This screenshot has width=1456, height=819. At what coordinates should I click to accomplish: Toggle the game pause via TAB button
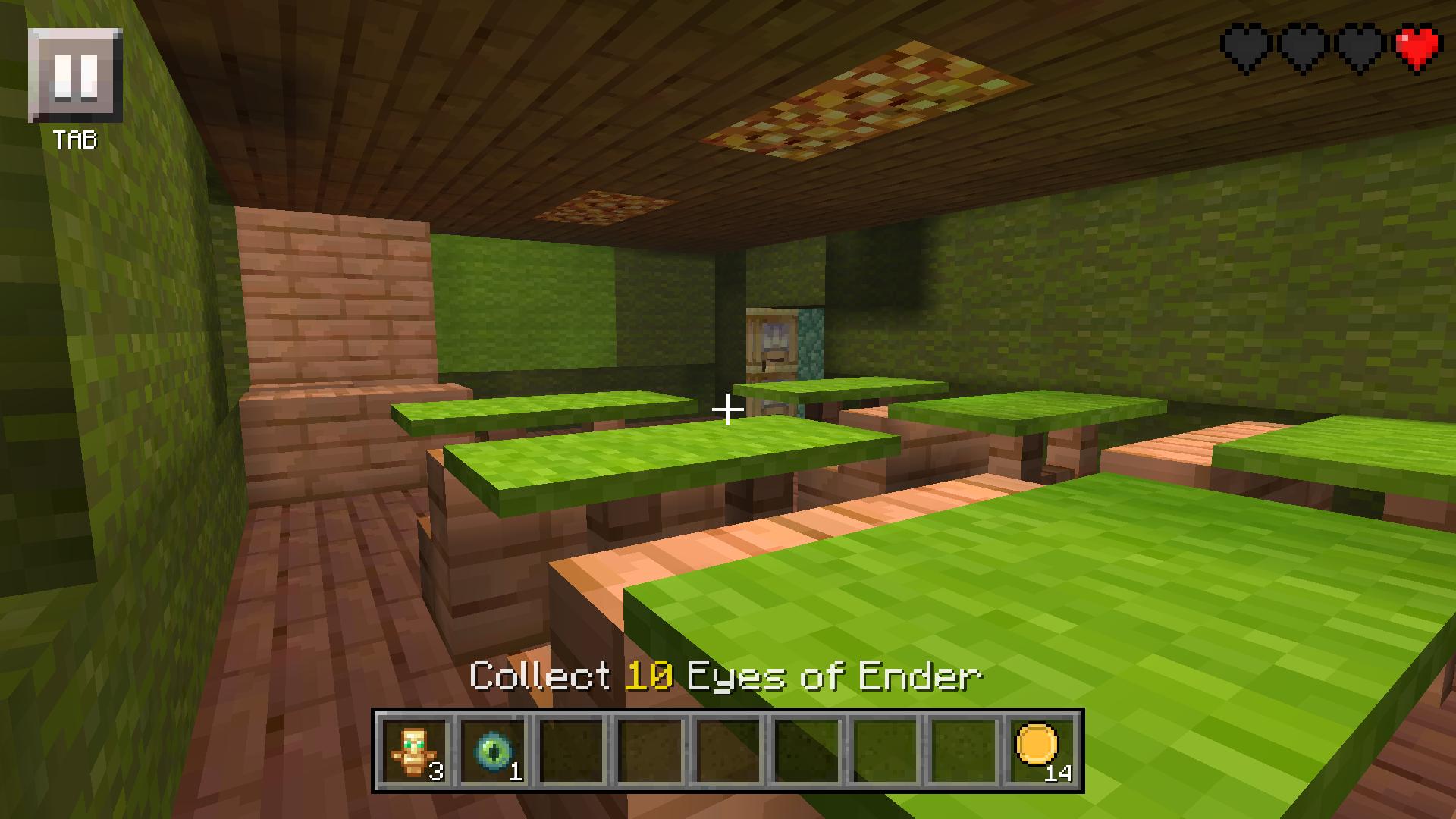click(x=75, y=83)
